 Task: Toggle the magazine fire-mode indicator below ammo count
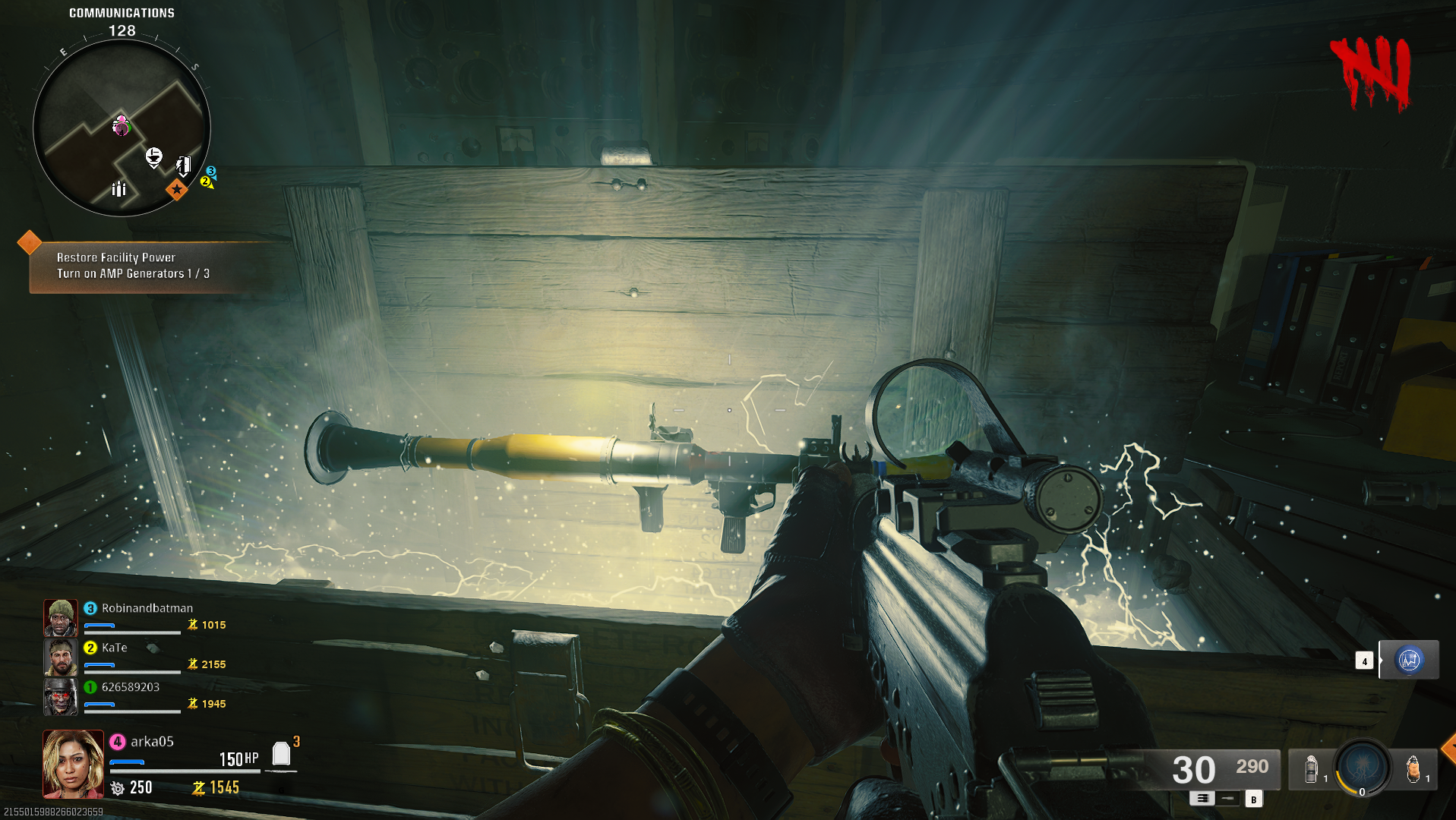pyautogui.click(x=1203, y=799)
